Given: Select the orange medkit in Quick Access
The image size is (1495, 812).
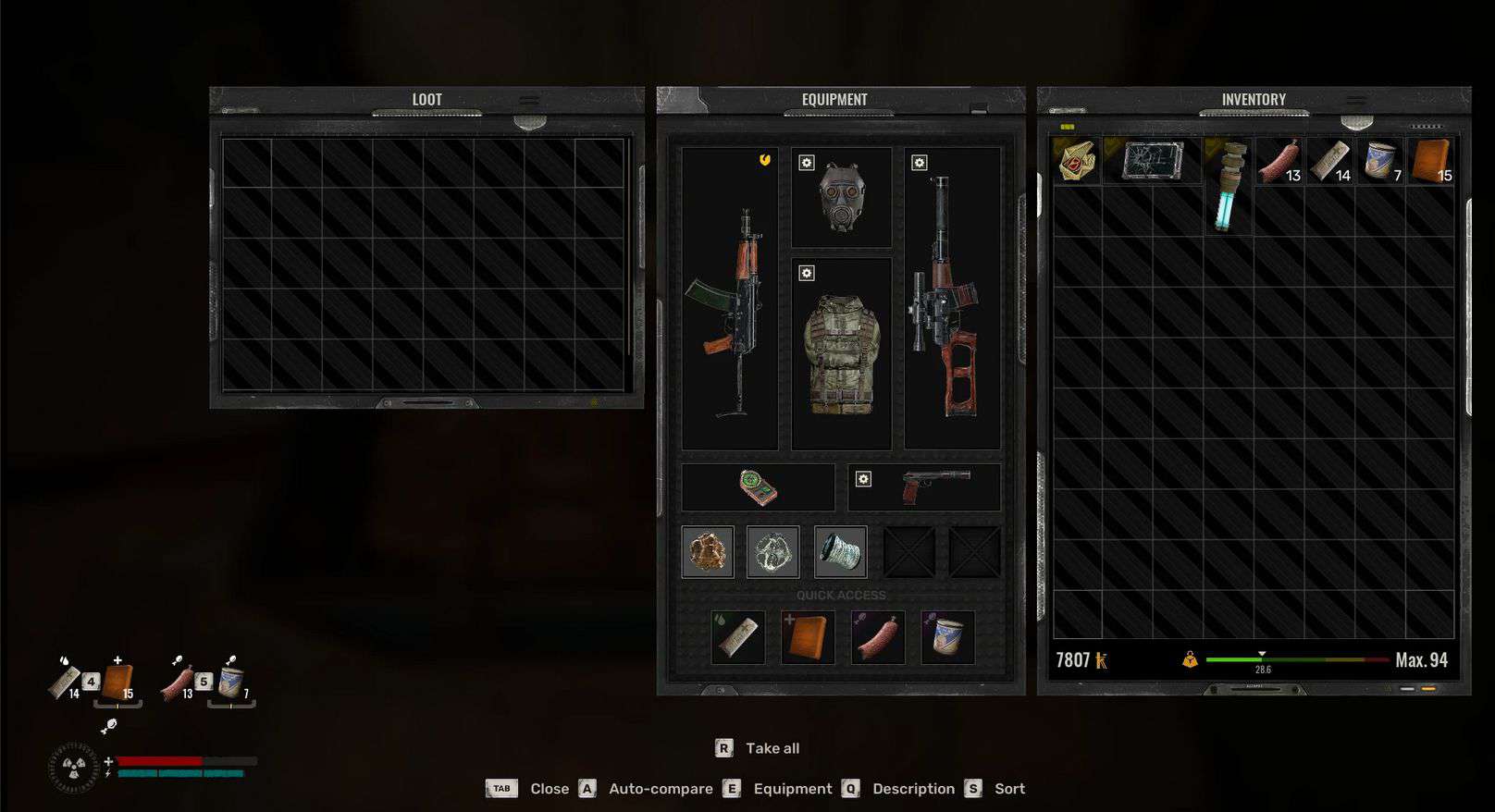Looking at the screenshot, I should tap(808, 637).
